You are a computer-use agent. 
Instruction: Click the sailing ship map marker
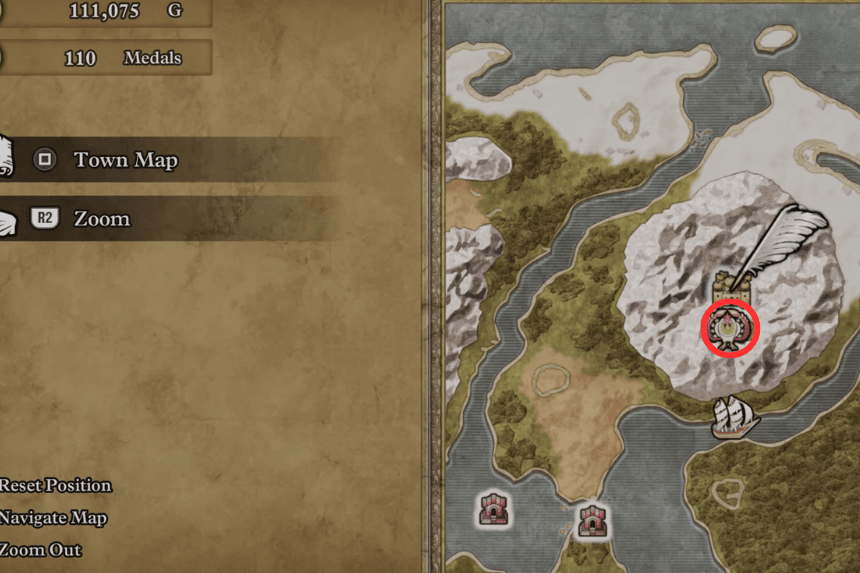pos(735,416)
